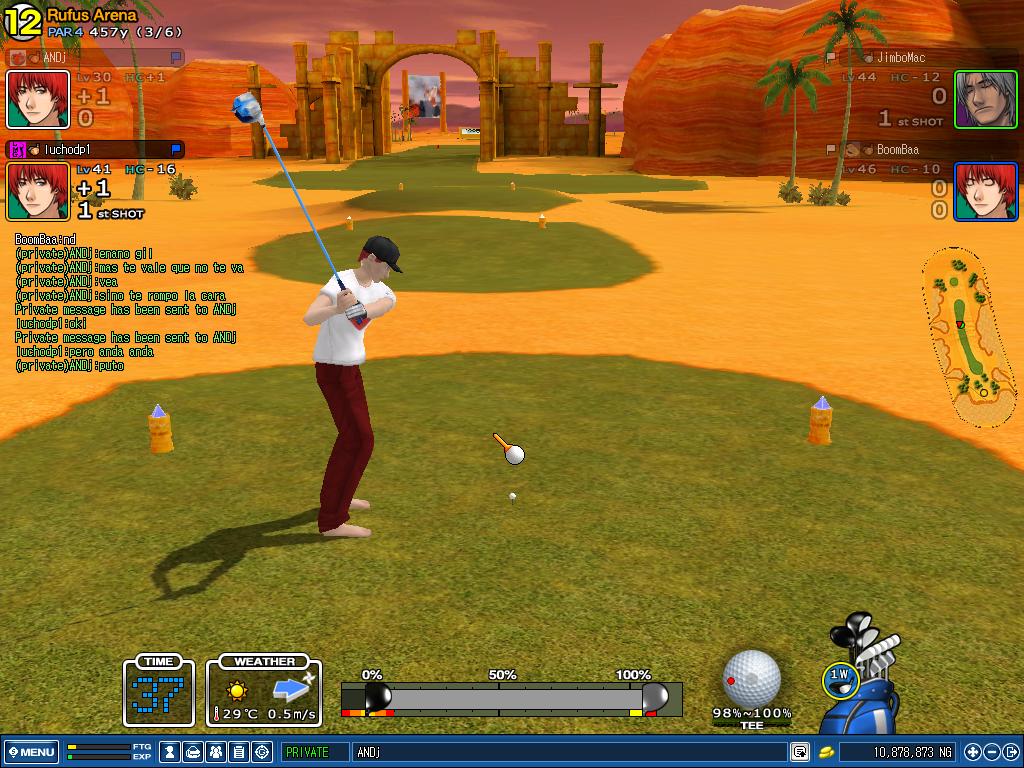The width and height of the screenshot is (1024, 768).
Task: Open the MENU button
Action: [x=32, y=752]
